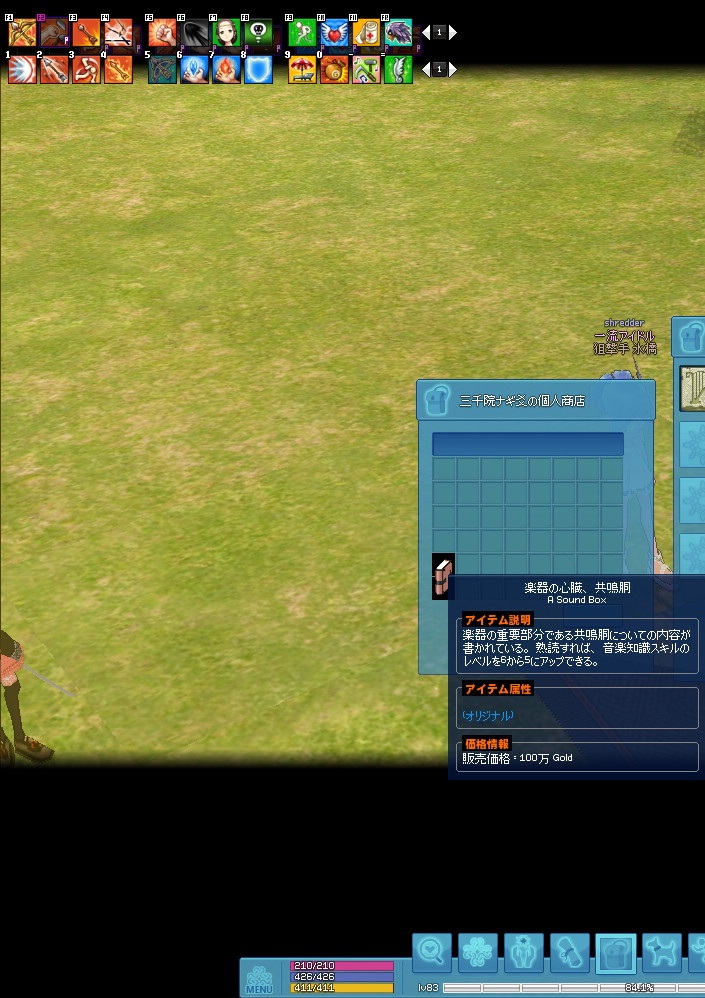Activate the winged heart skill
Image resolution: width=705 pixels, height=998 pixels.
(x=334, y=33)
